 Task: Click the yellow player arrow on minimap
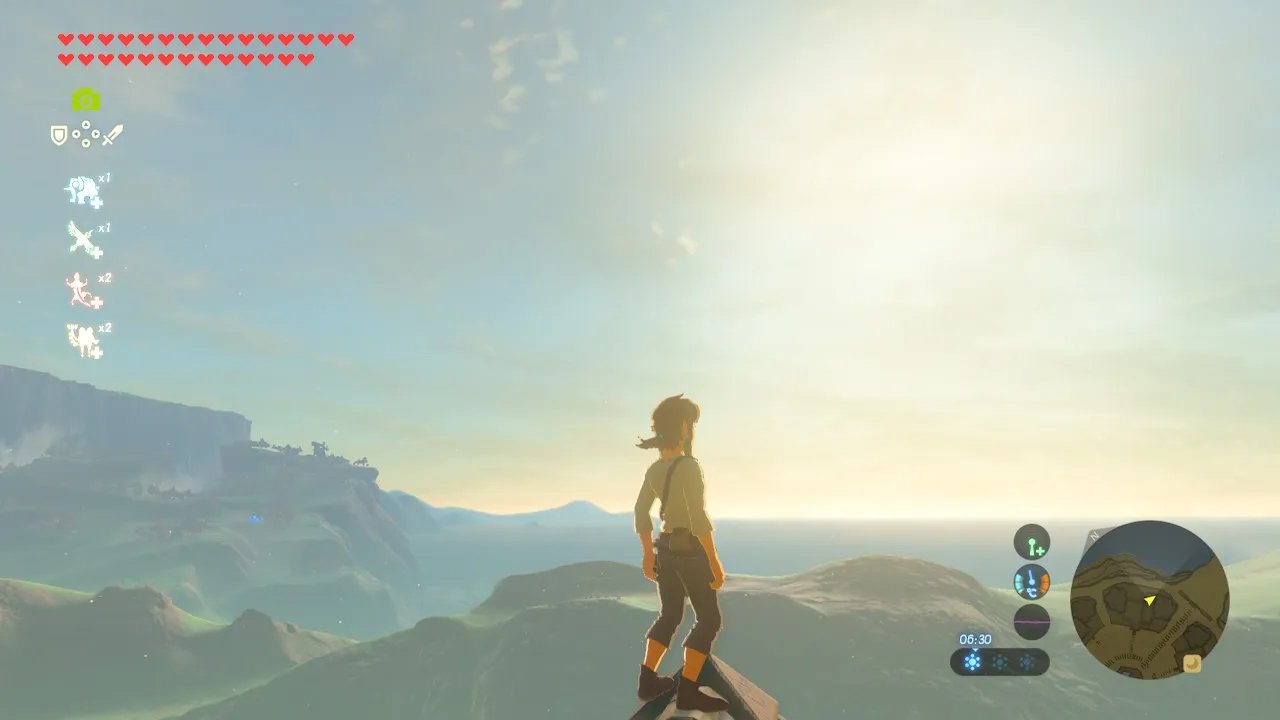click(x=1150, y=600)
